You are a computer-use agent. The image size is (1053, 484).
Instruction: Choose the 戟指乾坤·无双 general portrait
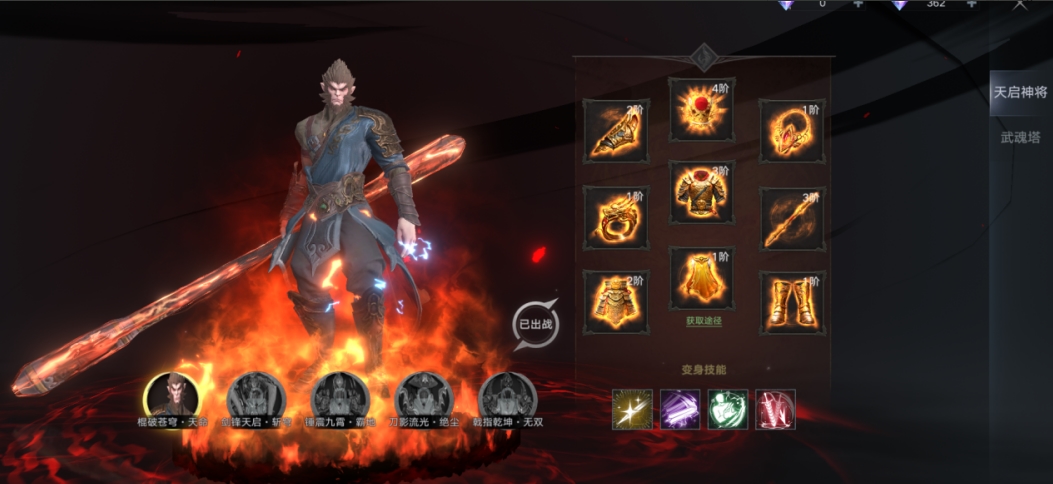point(505,395)
